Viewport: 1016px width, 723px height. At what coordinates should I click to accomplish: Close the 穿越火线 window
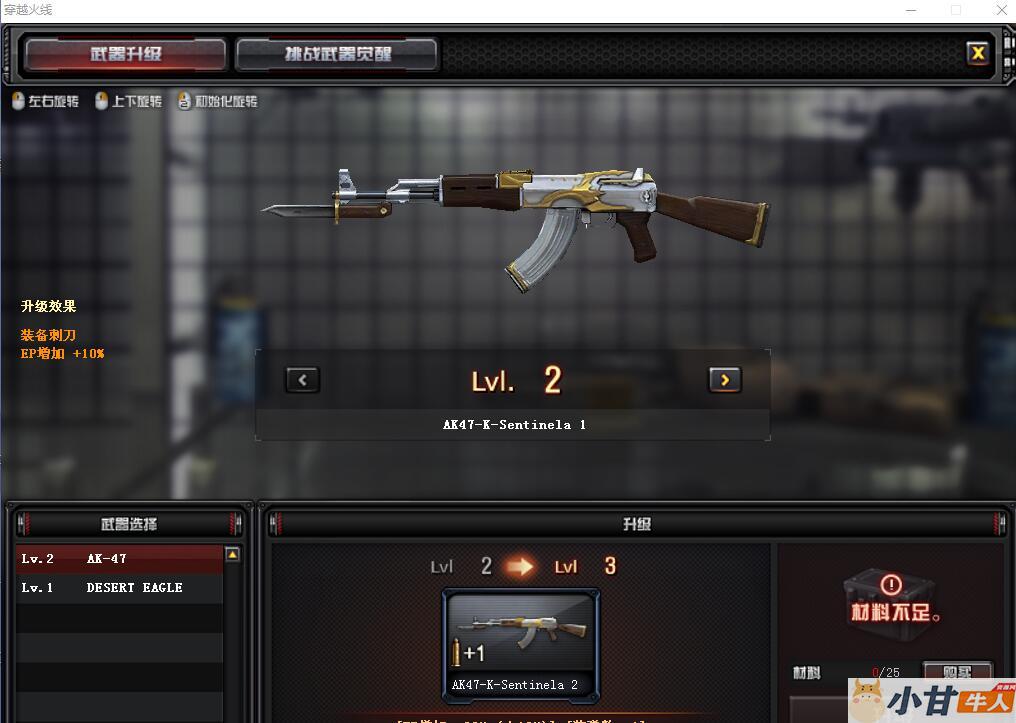click(1001, 10)
